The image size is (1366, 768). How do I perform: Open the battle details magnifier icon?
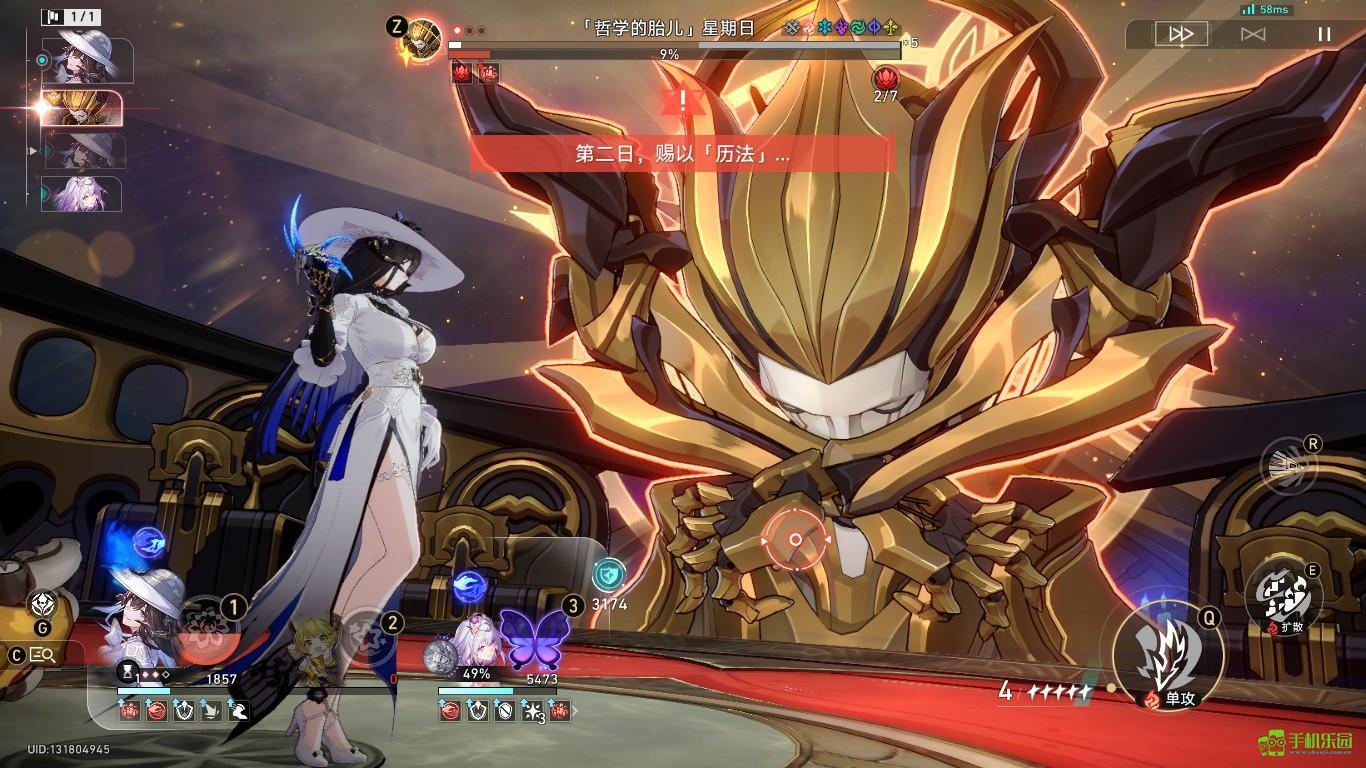(43, 655)
